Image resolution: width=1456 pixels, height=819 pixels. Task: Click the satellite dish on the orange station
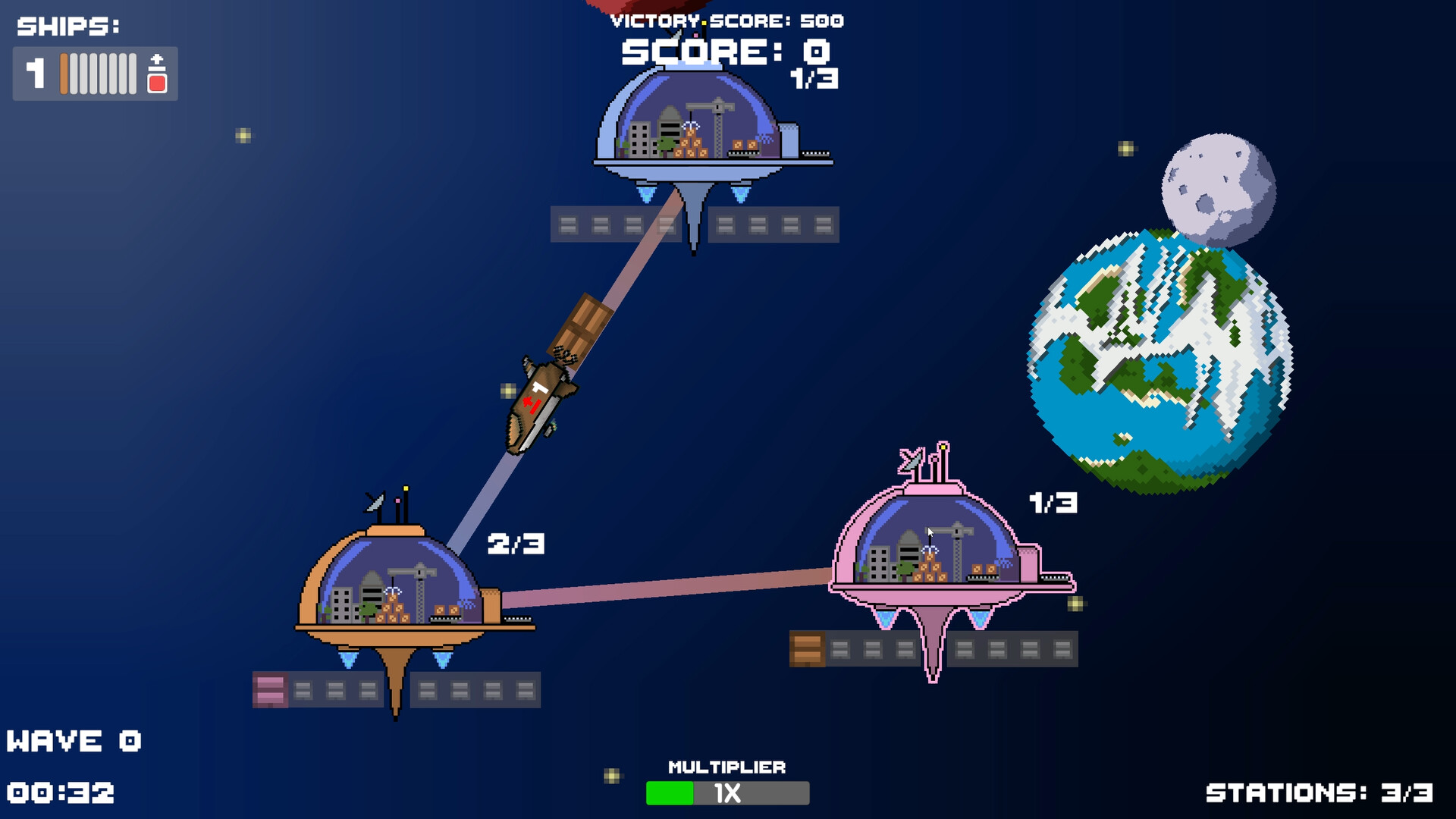point(375,500)
